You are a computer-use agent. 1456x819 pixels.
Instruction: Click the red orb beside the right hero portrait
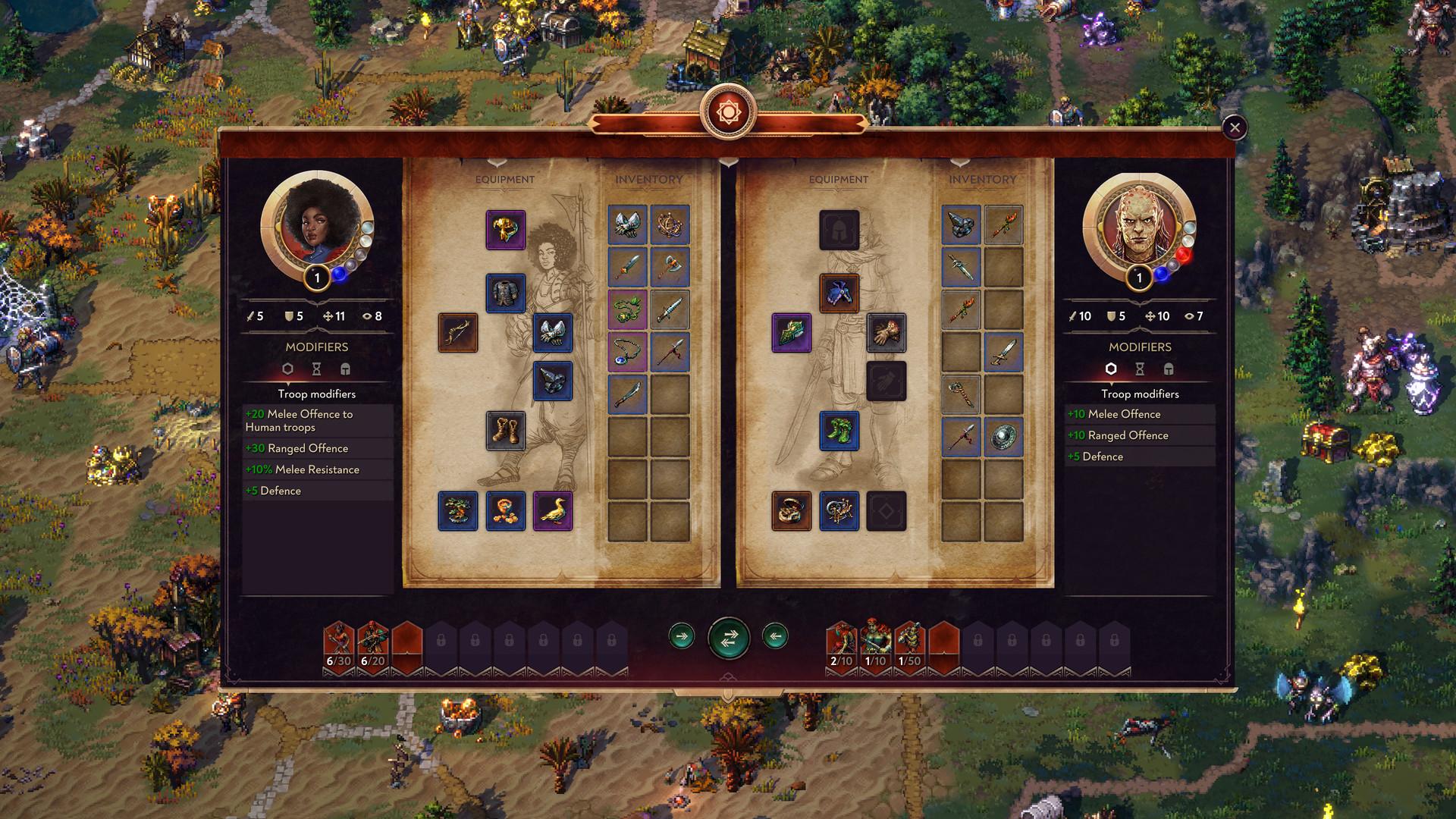coord(1183,255)
